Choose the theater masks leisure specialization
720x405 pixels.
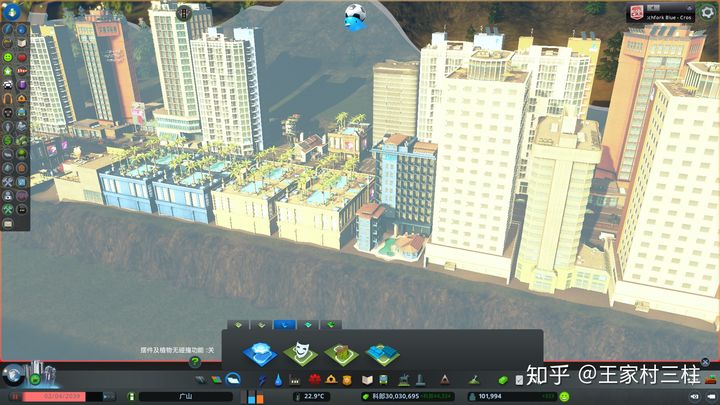click(299, 352)
